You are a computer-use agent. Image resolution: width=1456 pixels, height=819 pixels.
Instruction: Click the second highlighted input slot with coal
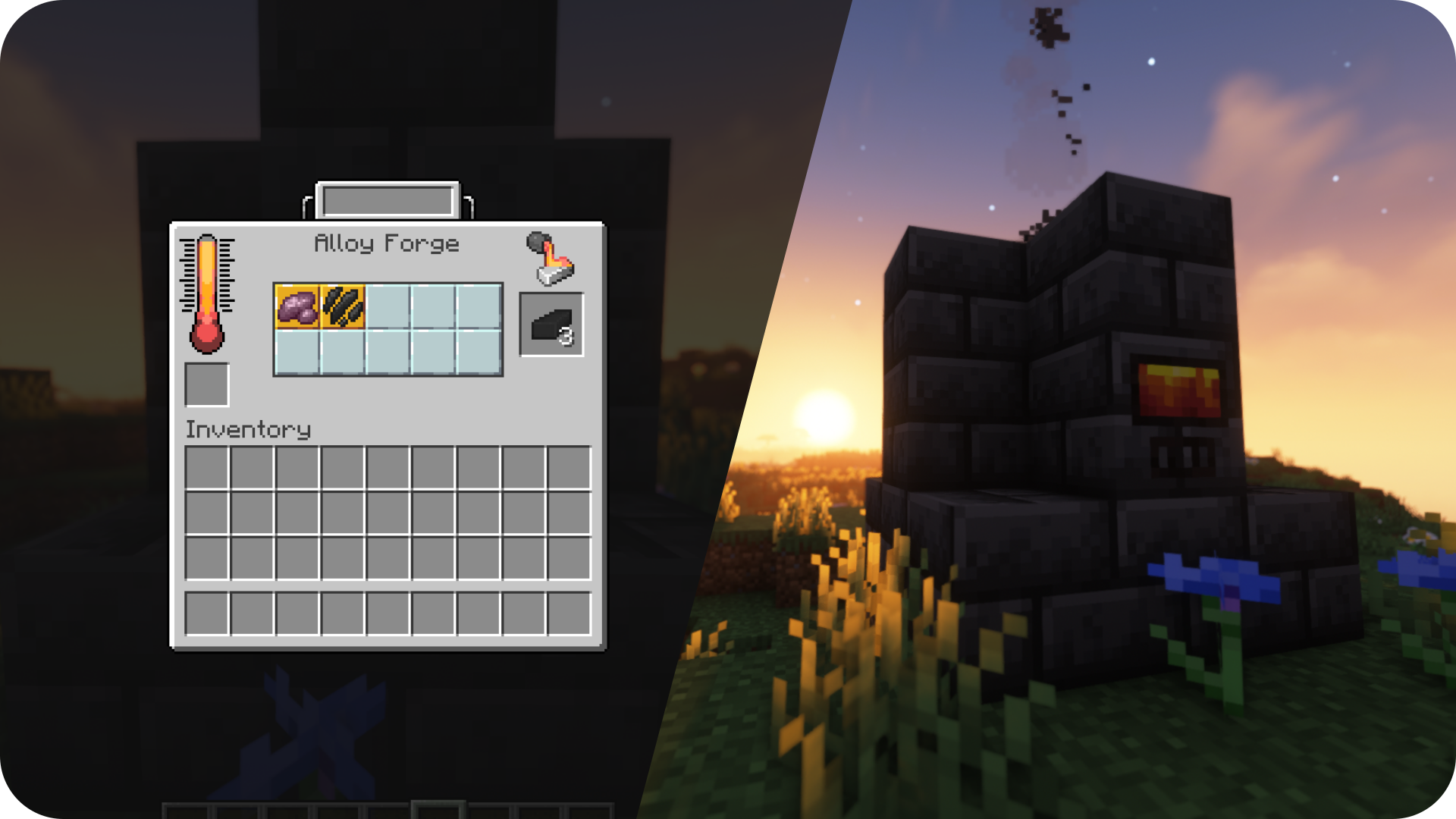[343, 307]
